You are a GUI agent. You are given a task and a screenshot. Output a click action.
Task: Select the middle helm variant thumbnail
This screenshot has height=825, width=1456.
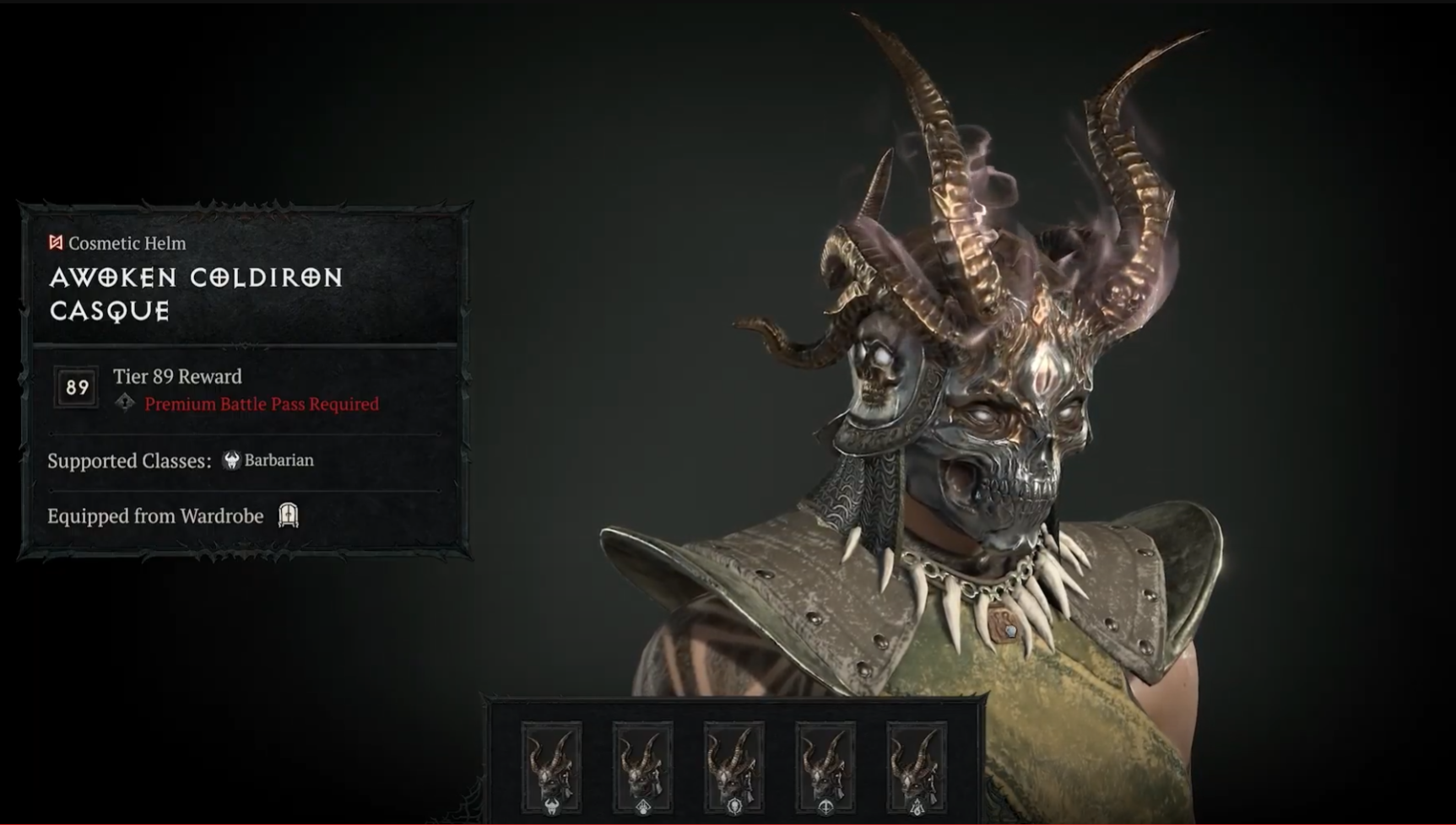(735, 768)
